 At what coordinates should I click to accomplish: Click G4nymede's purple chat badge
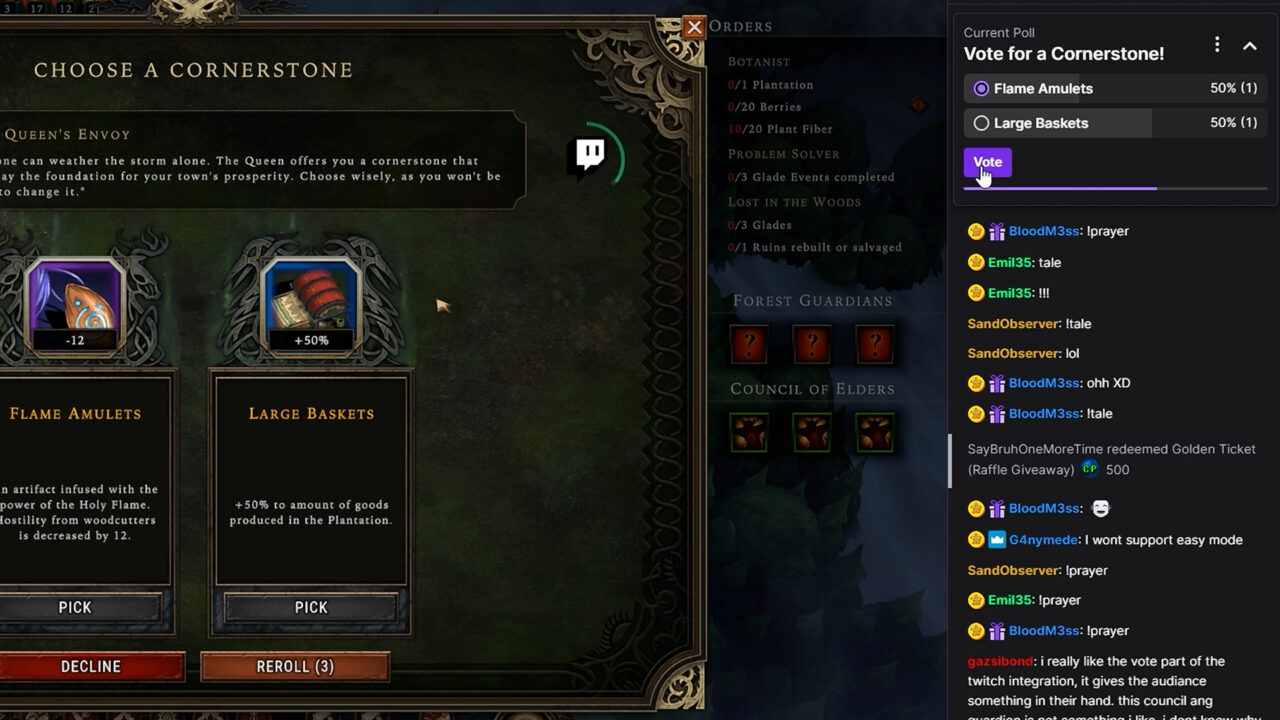[995, 539]
